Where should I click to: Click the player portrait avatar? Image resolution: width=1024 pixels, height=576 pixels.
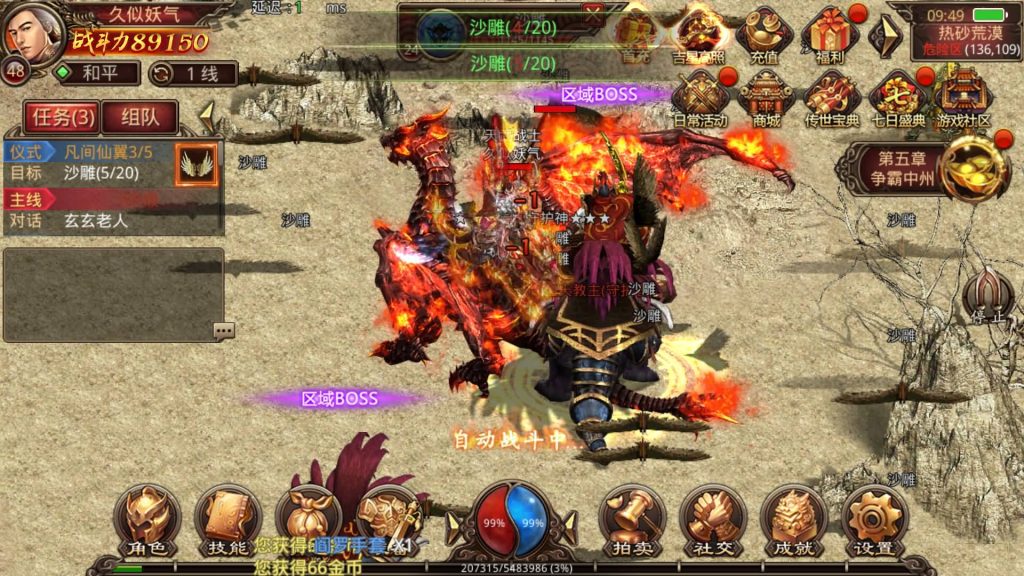[x=36, y=32]
